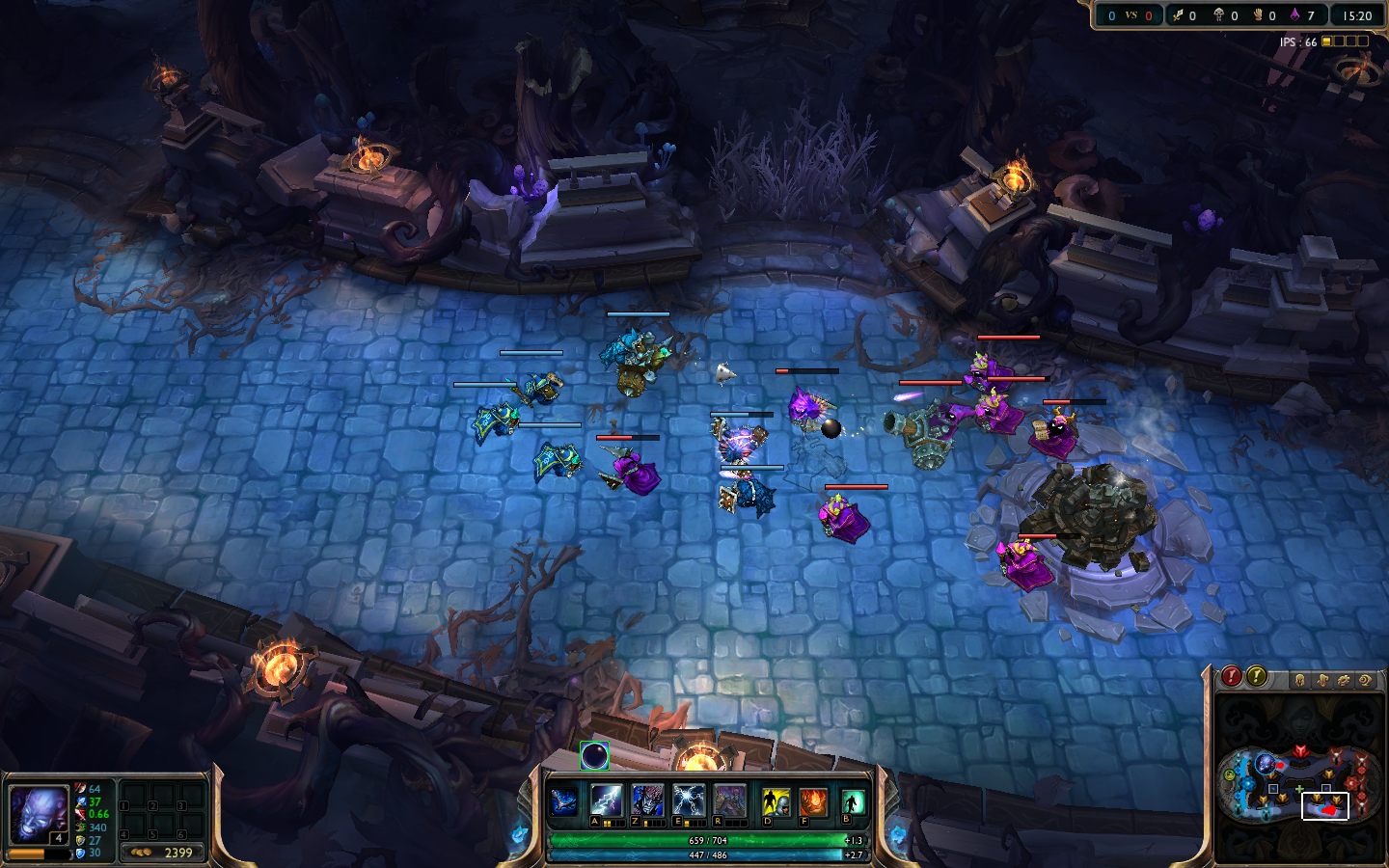
Task: Click the gear options button above minimap
Action: [1344, 681]
